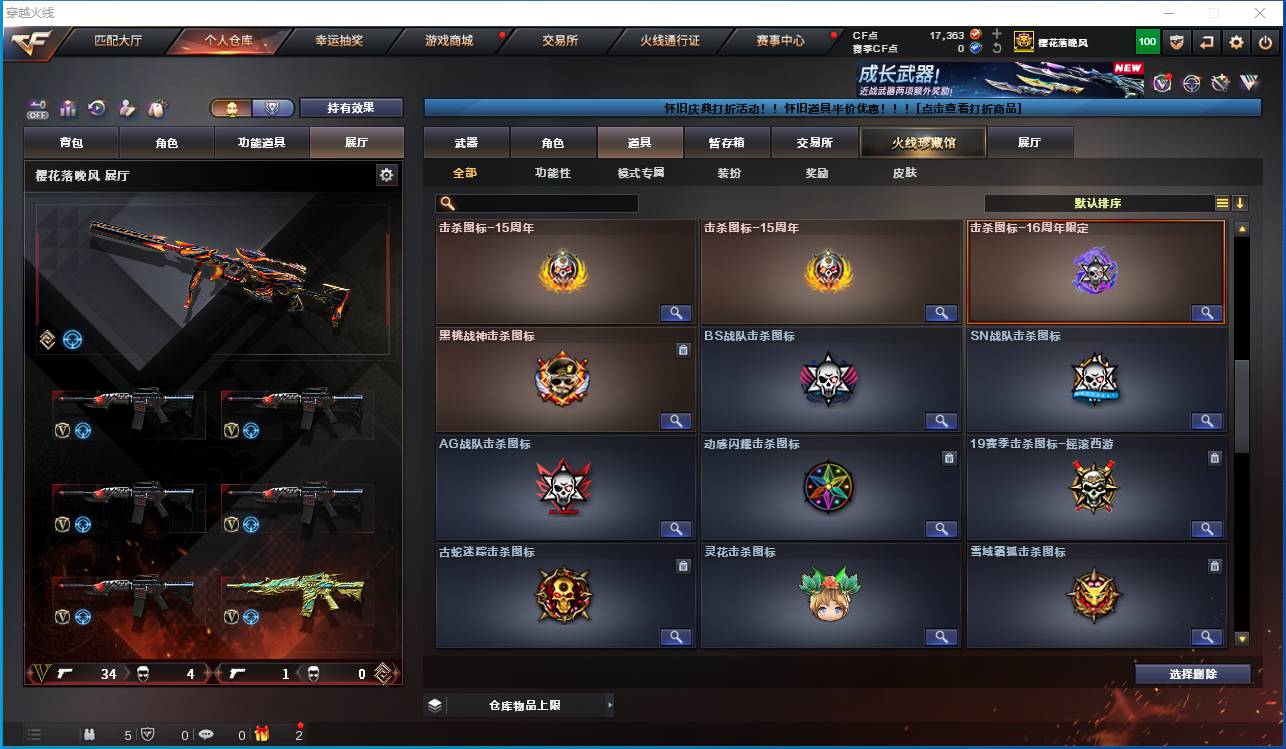1286x749 pixels.
Task: Open the settings gear in the top-right toolbar
Action: point(1236,42)
